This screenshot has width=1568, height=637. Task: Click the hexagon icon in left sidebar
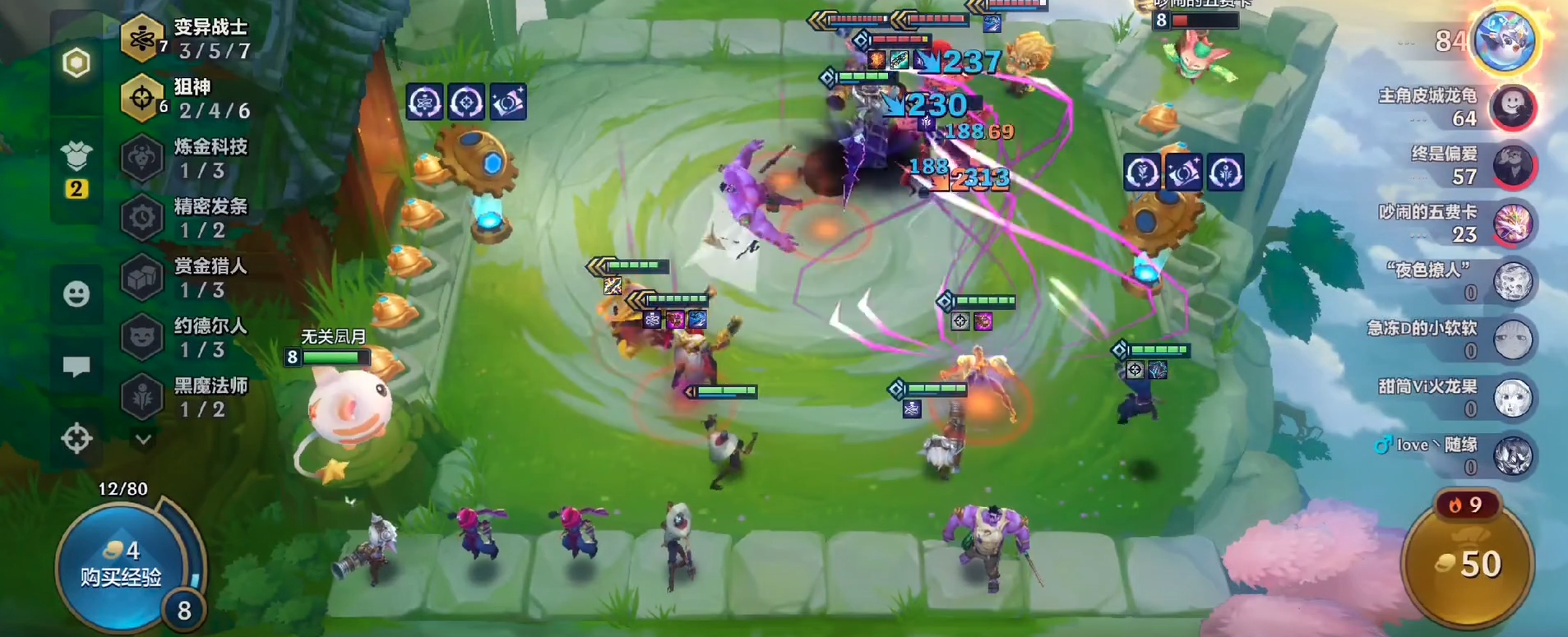[x=76, y=62]
